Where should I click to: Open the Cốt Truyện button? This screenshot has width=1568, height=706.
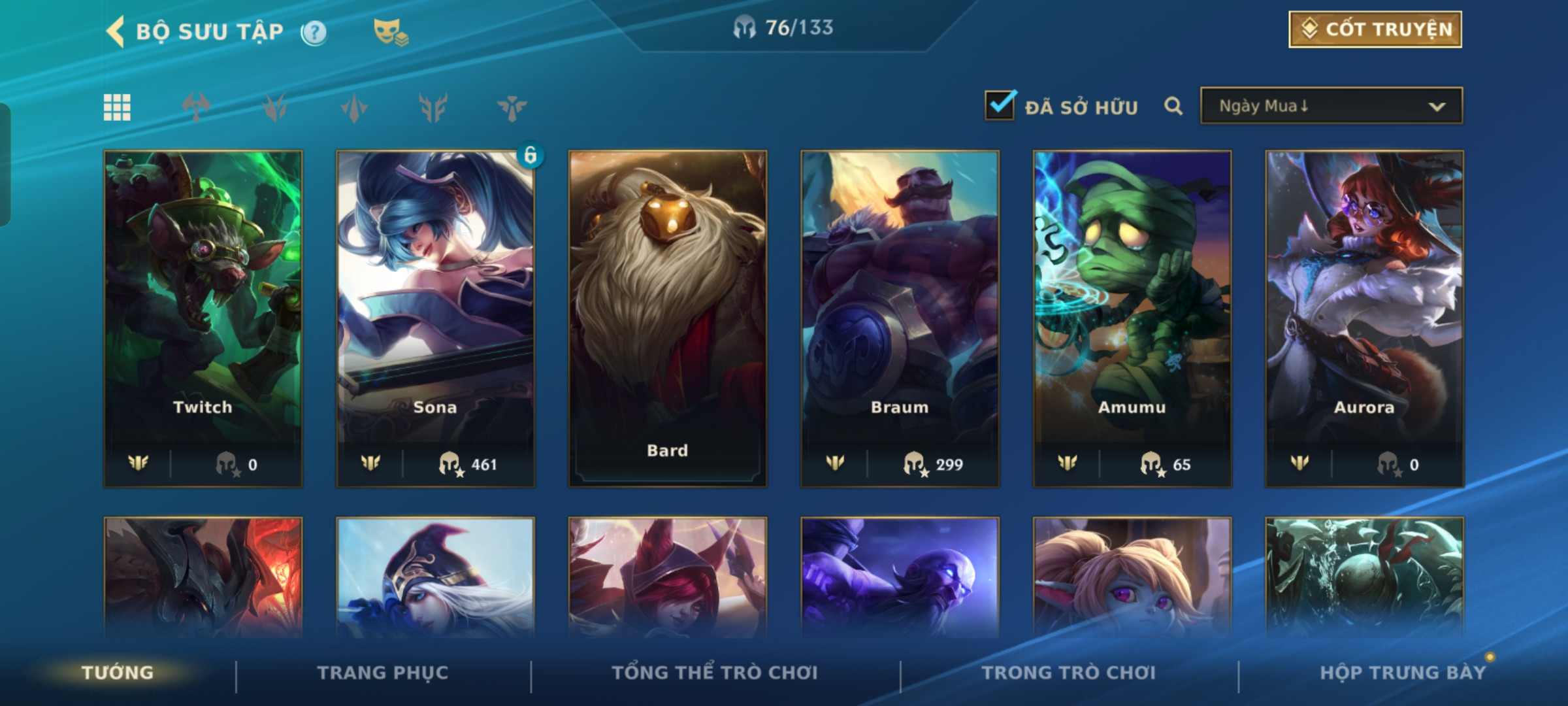click(1375, 29)
